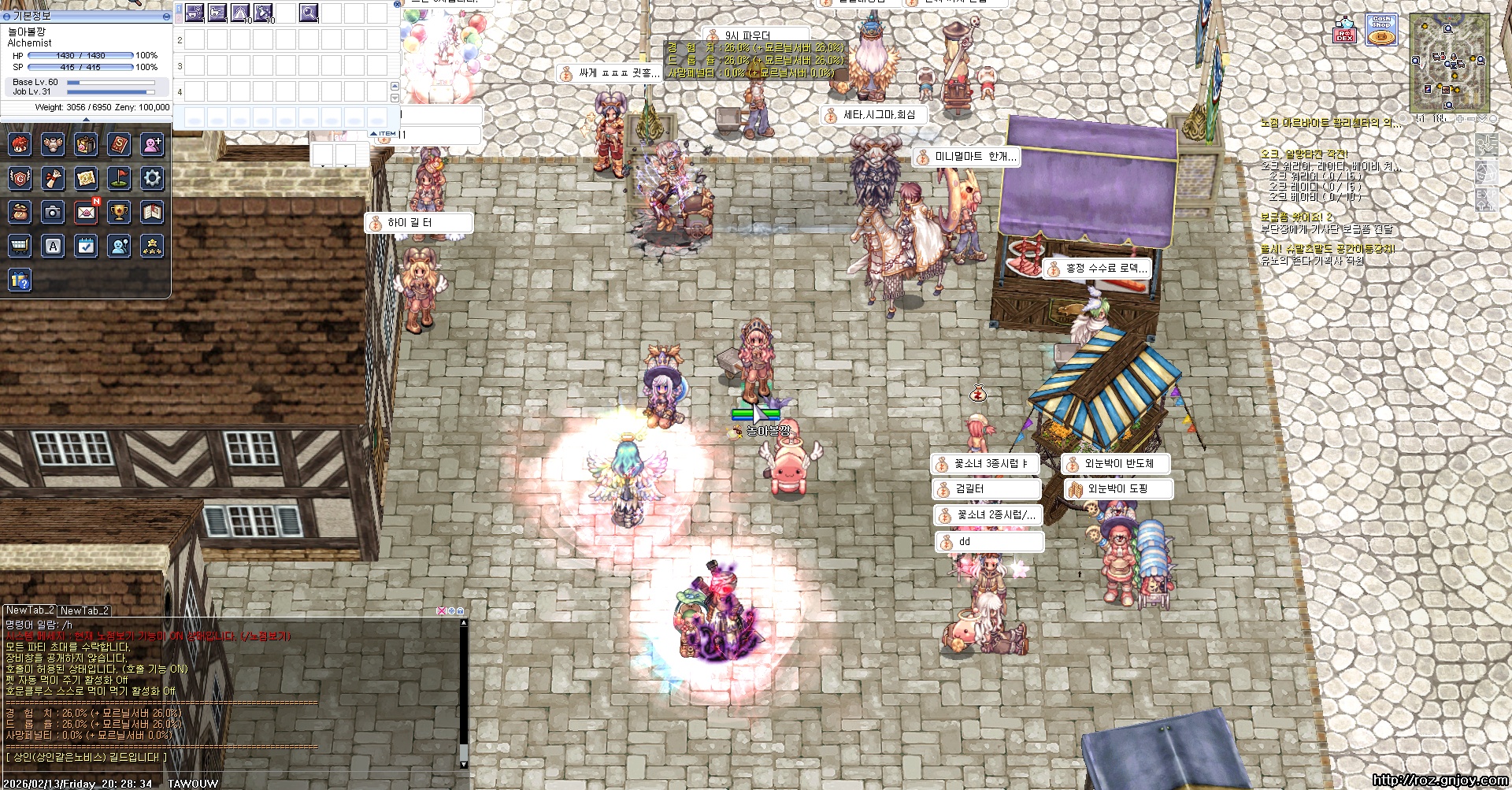
Task: Close the chat window with pink X
Action: click(x=441, y=610)
